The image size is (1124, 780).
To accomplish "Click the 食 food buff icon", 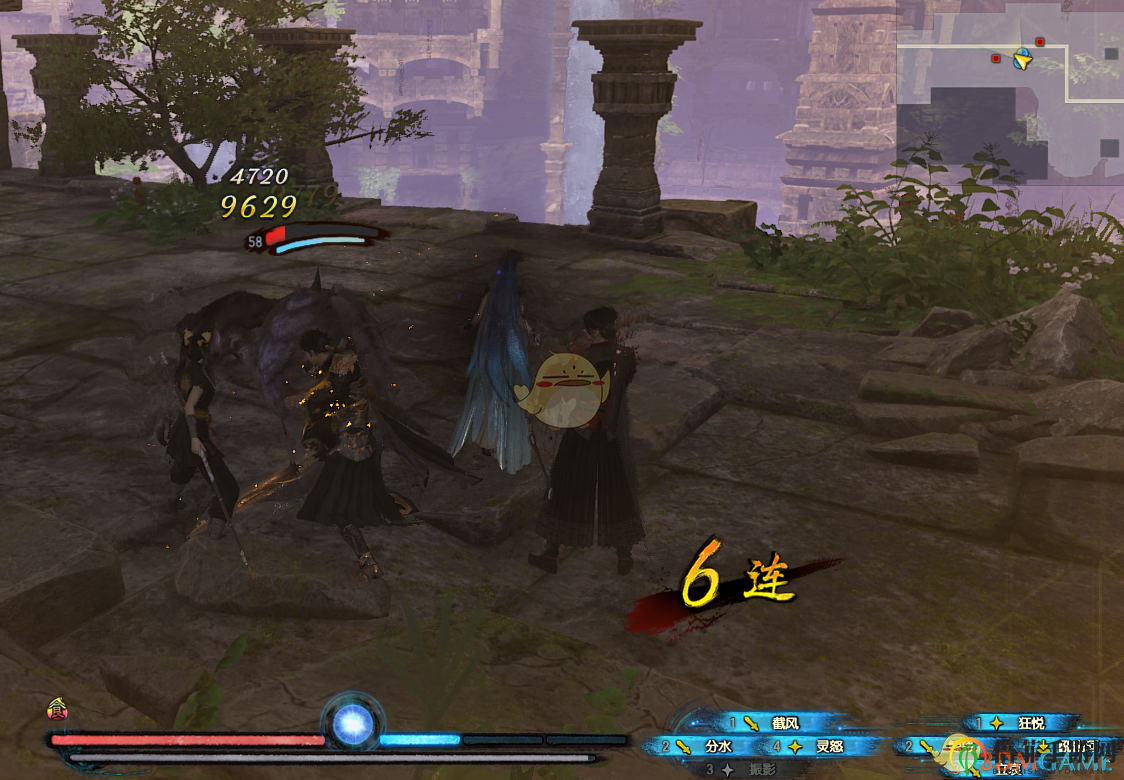I will coord(56,711).
